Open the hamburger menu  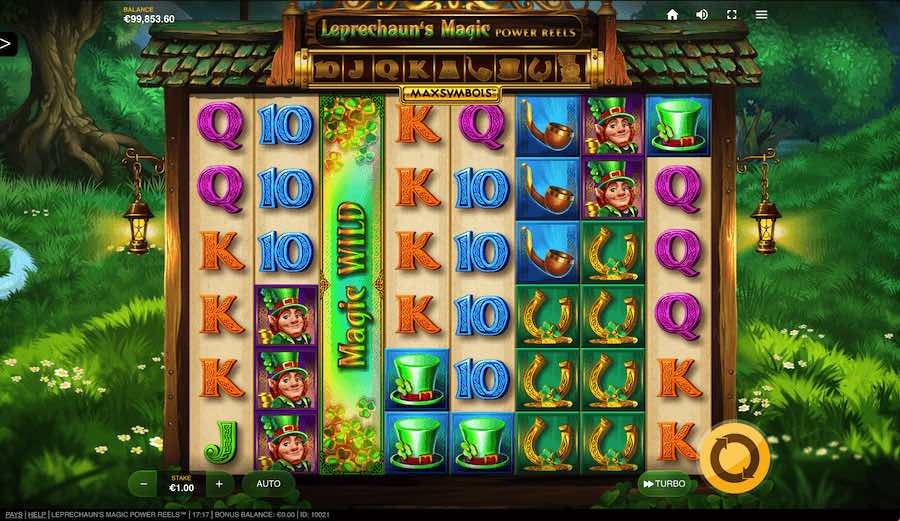(761, 14)
